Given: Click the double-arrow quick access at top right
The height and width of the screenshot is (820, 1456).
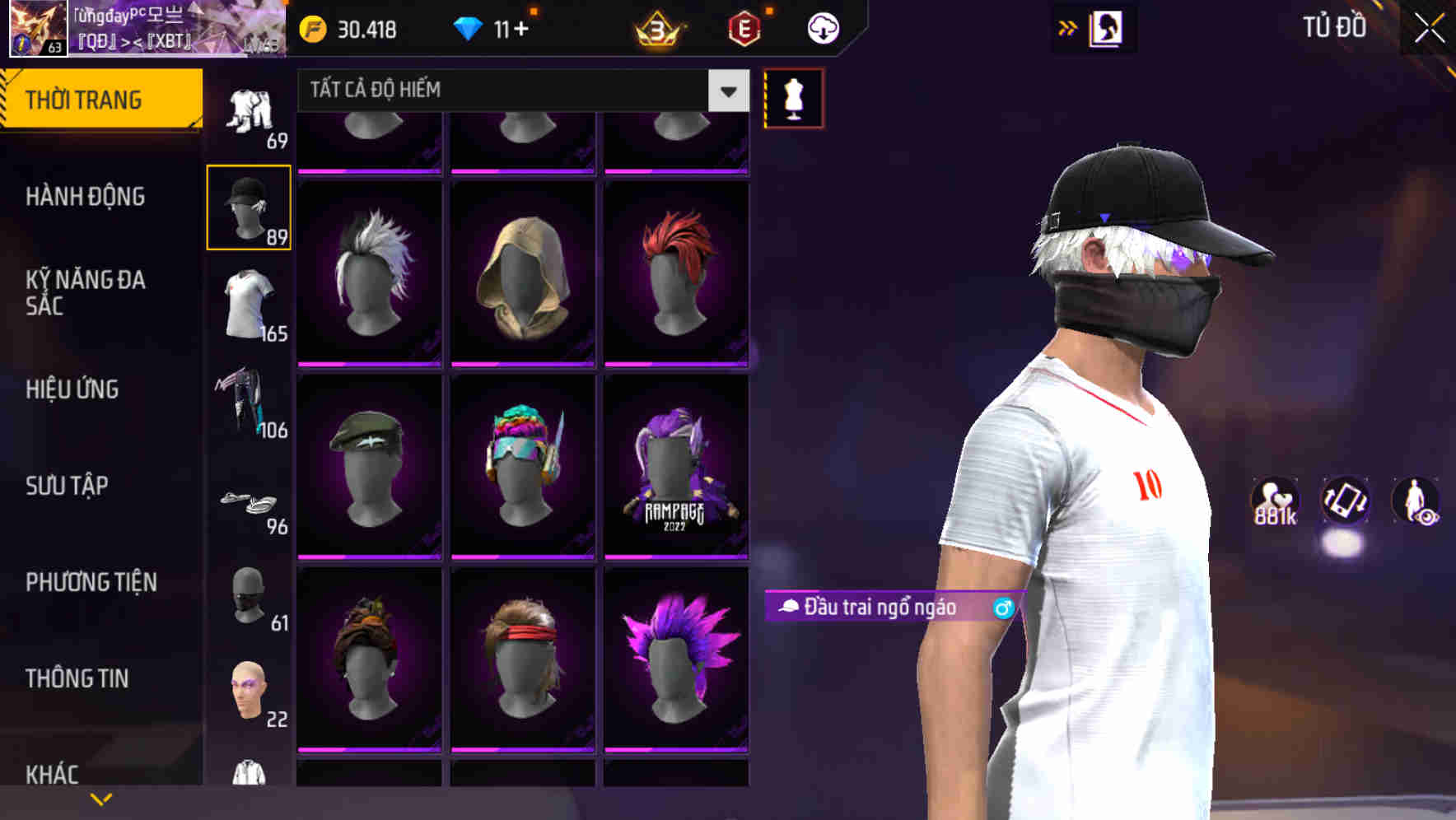Looking at the screenshot, I should point(1068,26).
